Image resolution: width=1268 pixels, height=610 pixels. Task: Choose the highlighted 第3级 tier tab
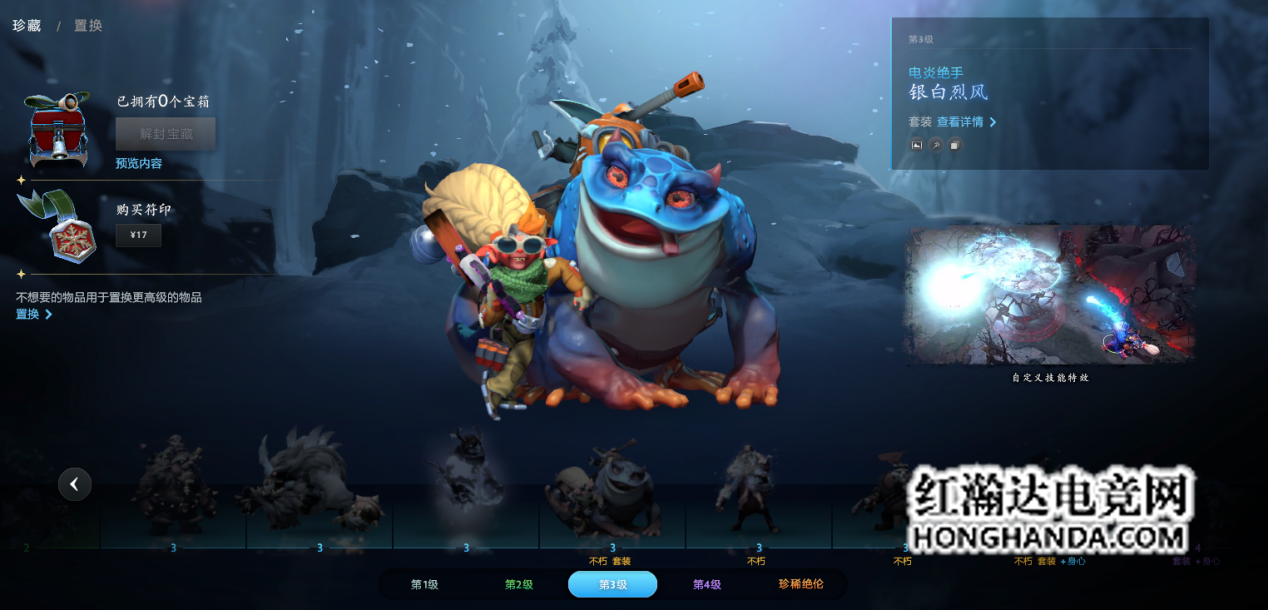pos(612,584)
